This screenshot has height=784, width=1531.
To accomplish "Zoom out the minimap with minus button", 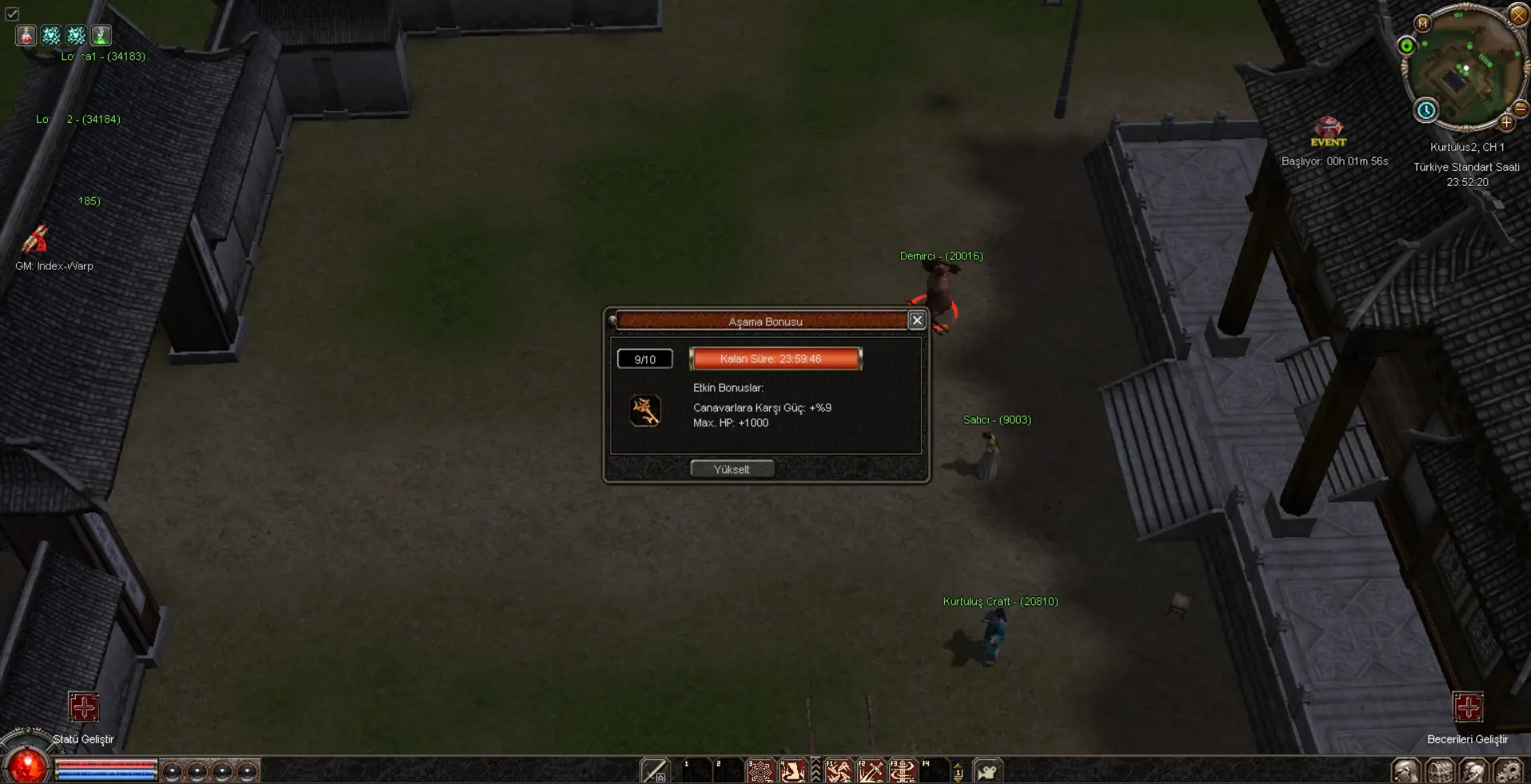I will click(1521, 109).
